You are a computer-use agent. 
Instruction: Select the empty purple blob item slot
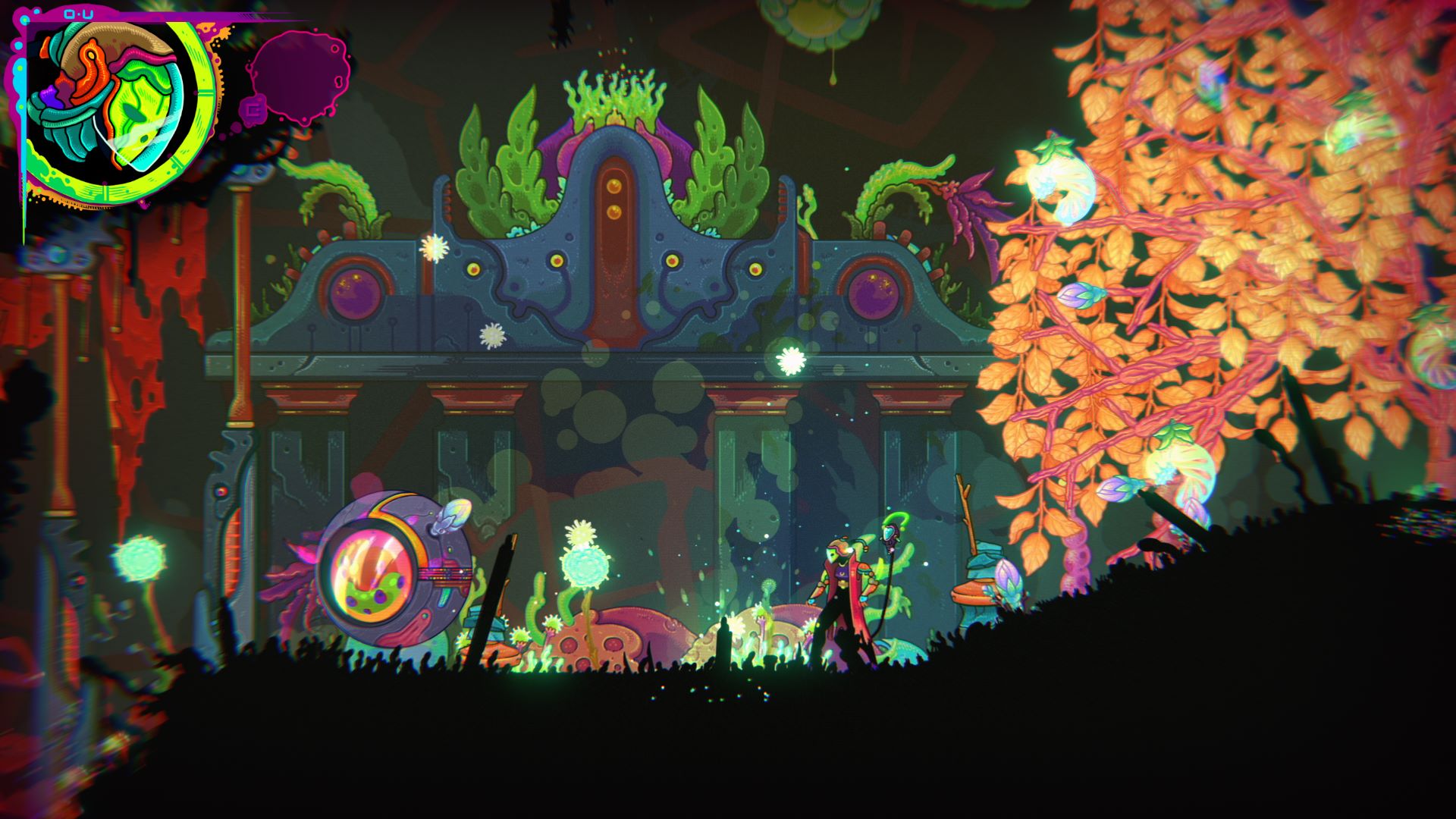[x=297, y=71]
